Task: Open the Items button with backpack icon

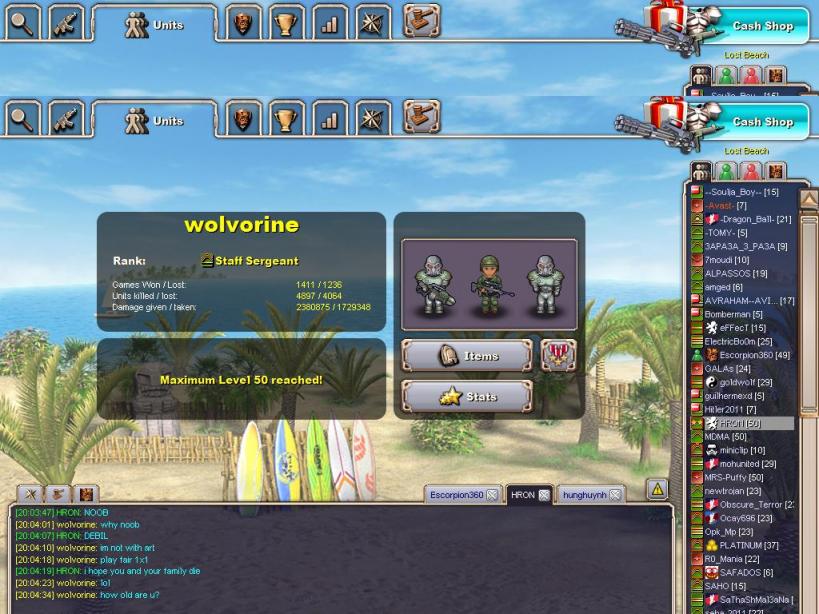Action: (x=466, y=356)
